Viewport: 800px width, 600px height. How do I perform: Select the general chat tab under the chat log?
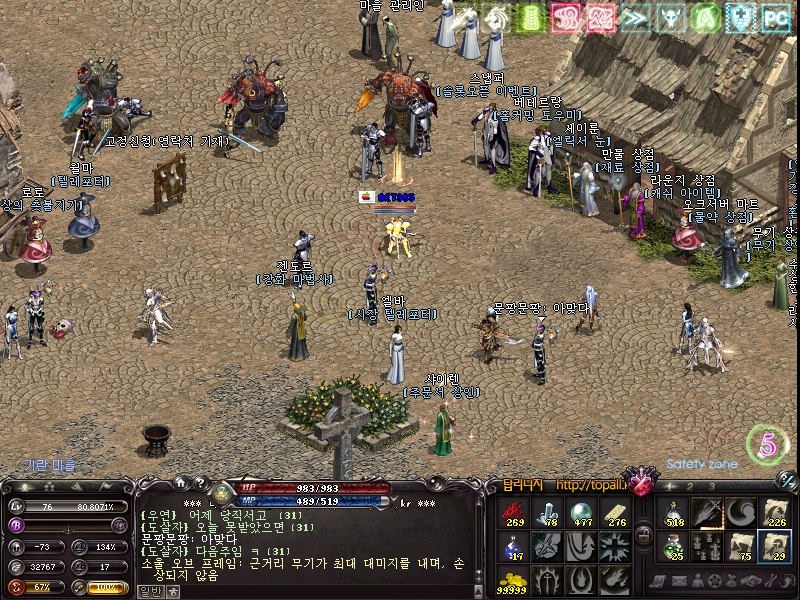click(x=148, y=591)
